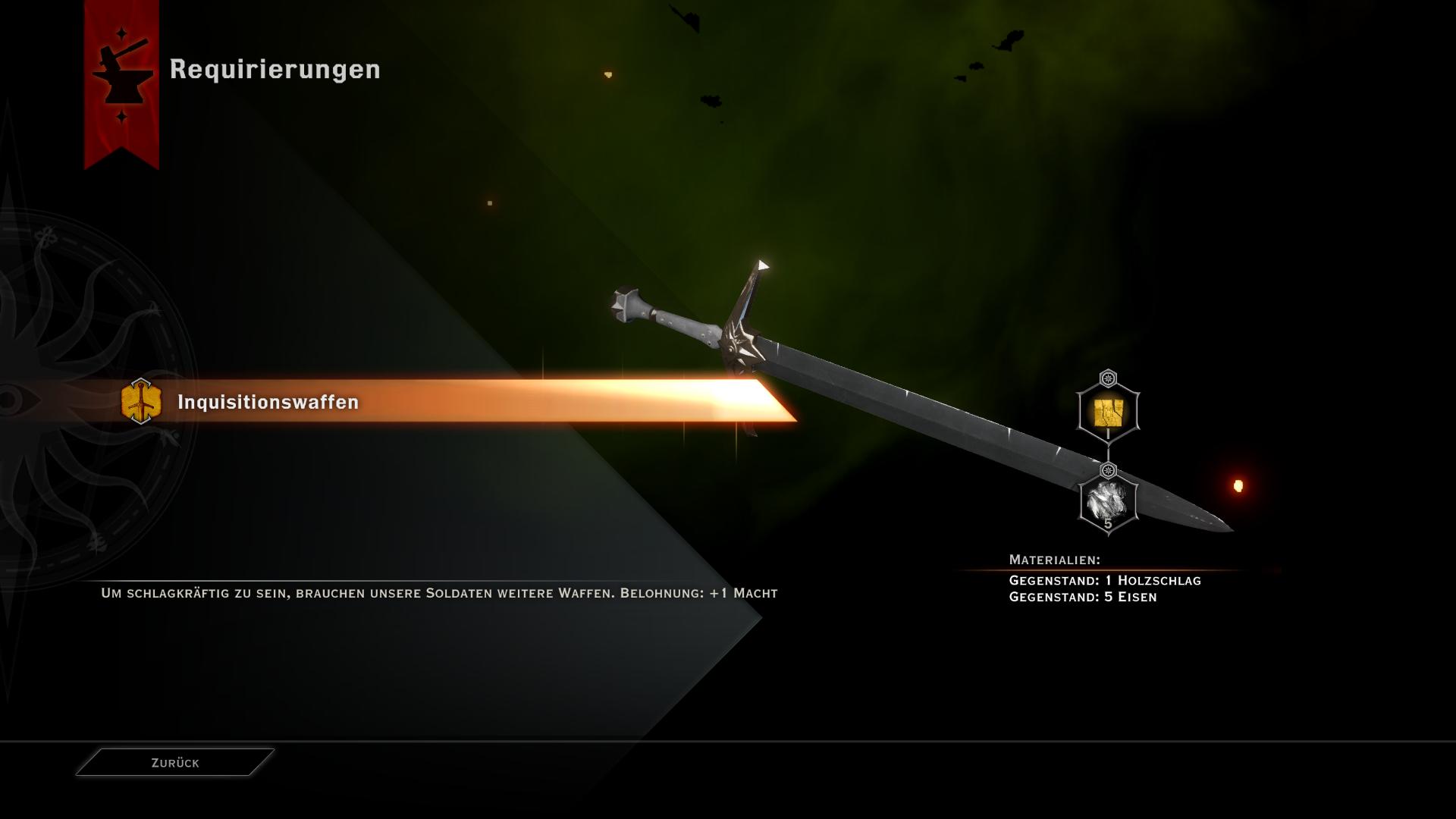Select the Eisen material slot

coord(1108,503)
